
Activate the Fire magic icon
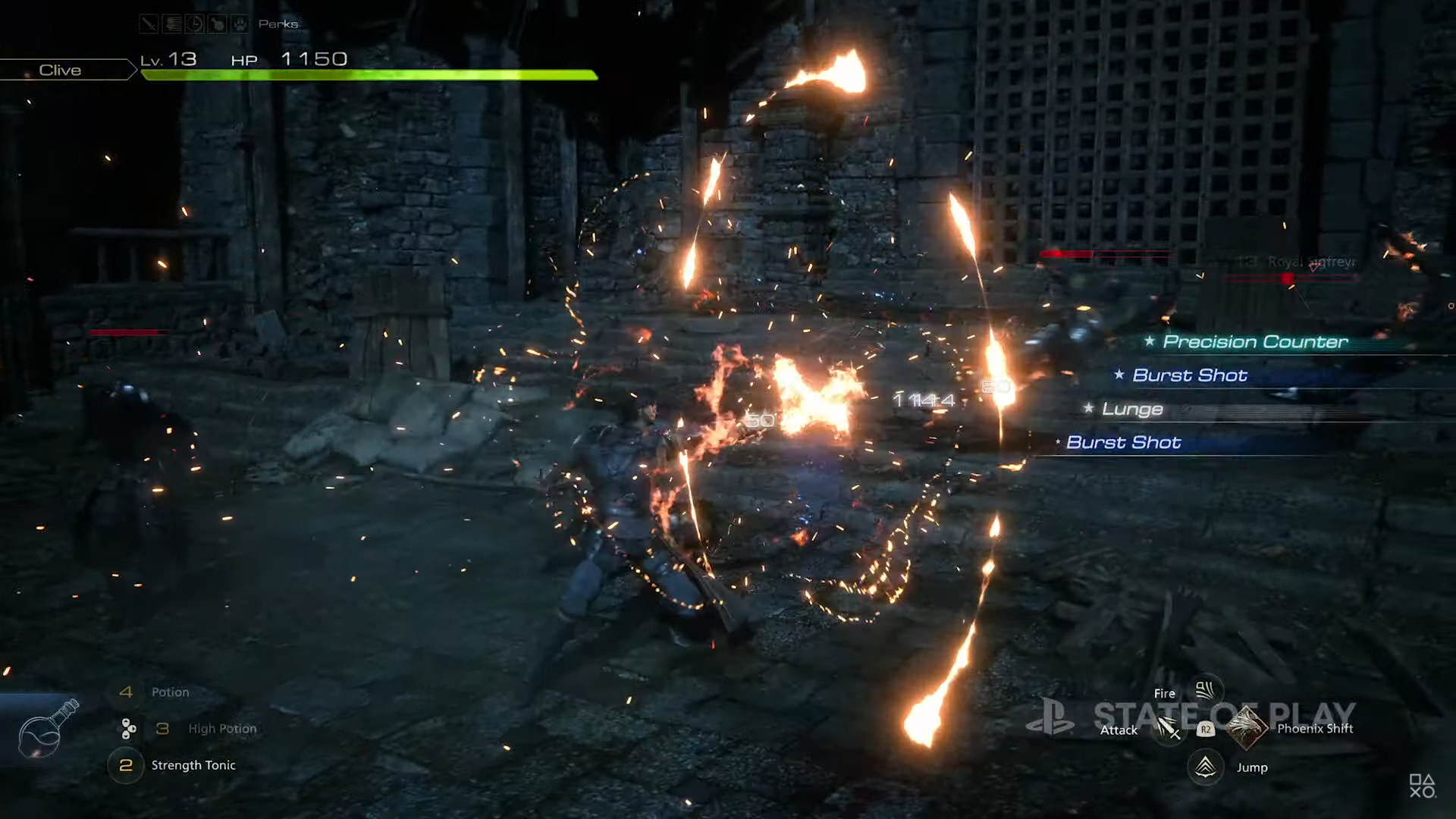[x=1204, y=691]
